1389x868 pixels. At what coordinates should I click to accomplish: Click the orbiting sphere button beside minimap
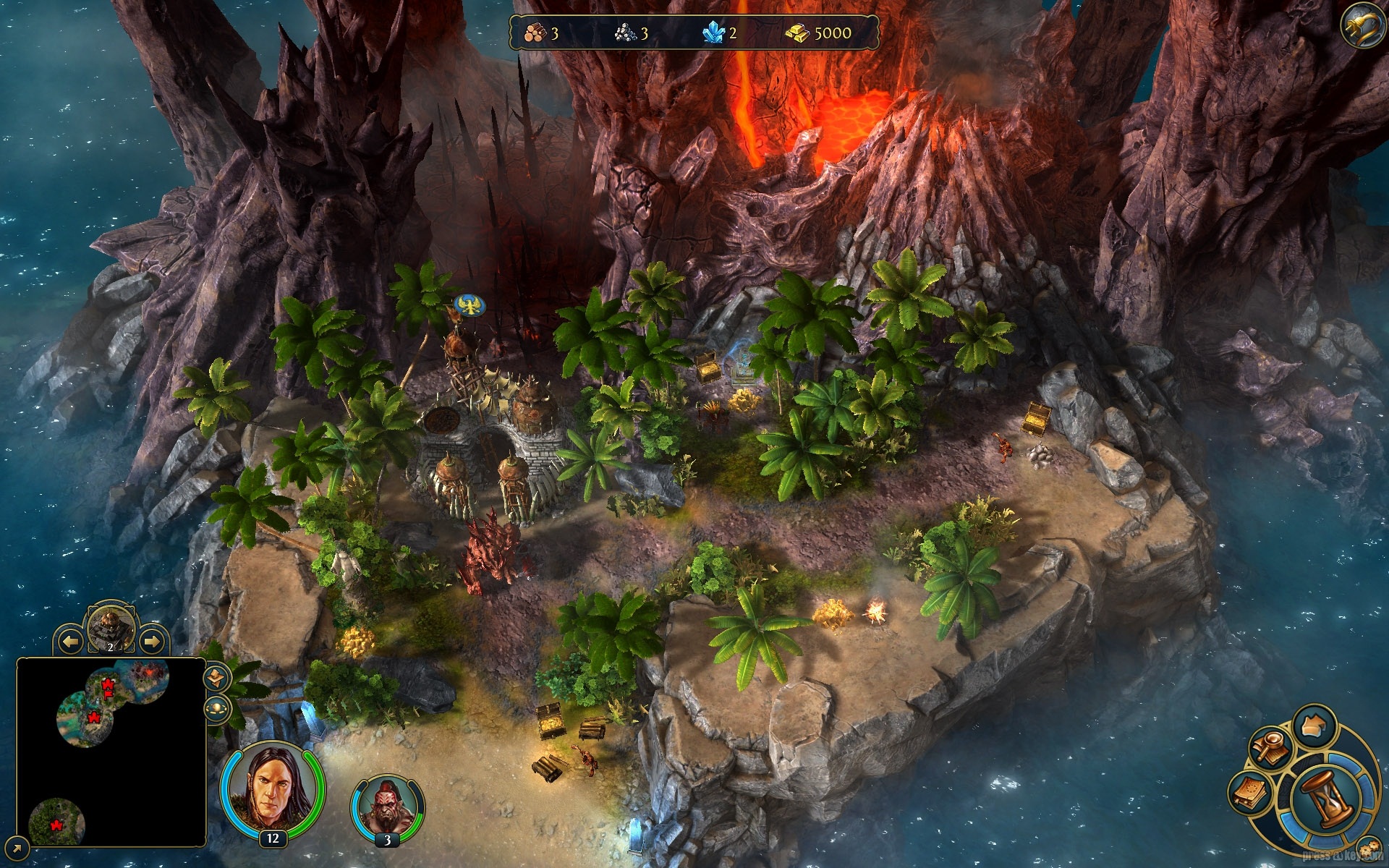point(216,709)
